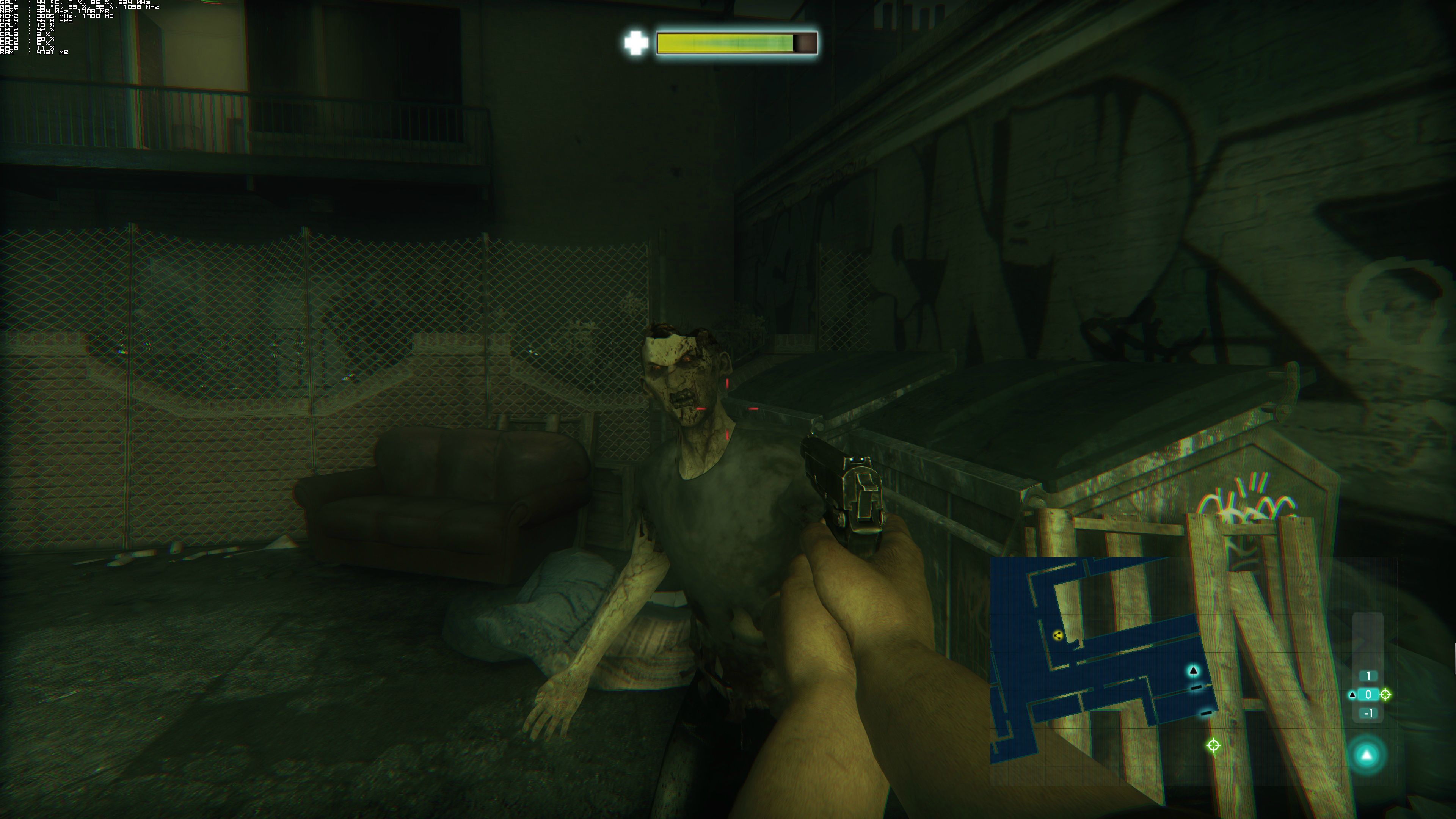Click a black door marker on the minimap
The height and width of the screenshot is (819, 1456).
coord(1196,688)
